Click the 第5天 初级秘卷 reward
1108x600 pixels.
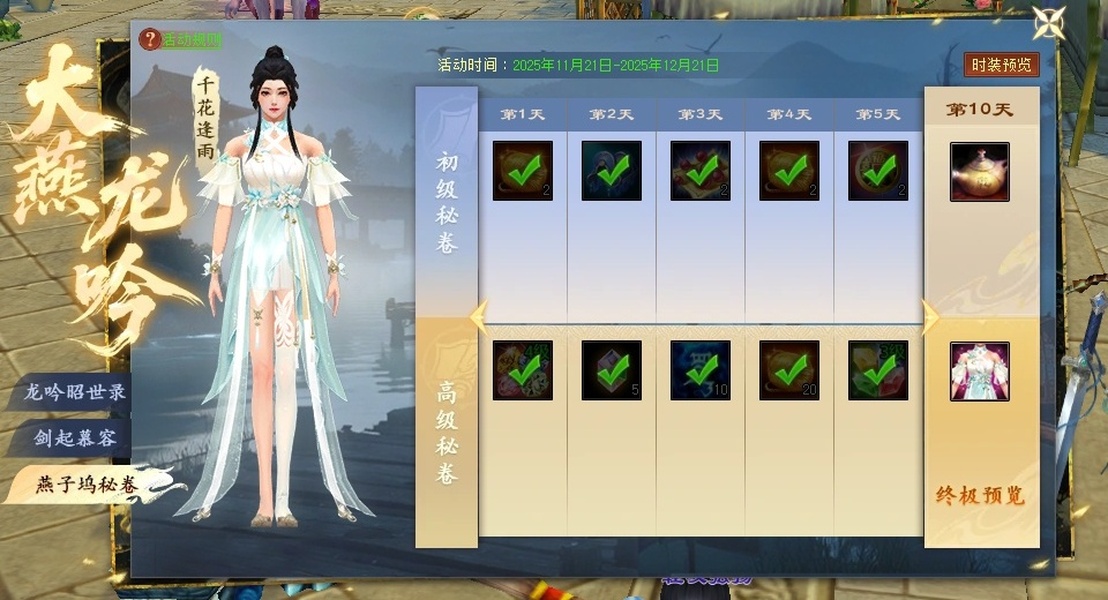(878, 171)
